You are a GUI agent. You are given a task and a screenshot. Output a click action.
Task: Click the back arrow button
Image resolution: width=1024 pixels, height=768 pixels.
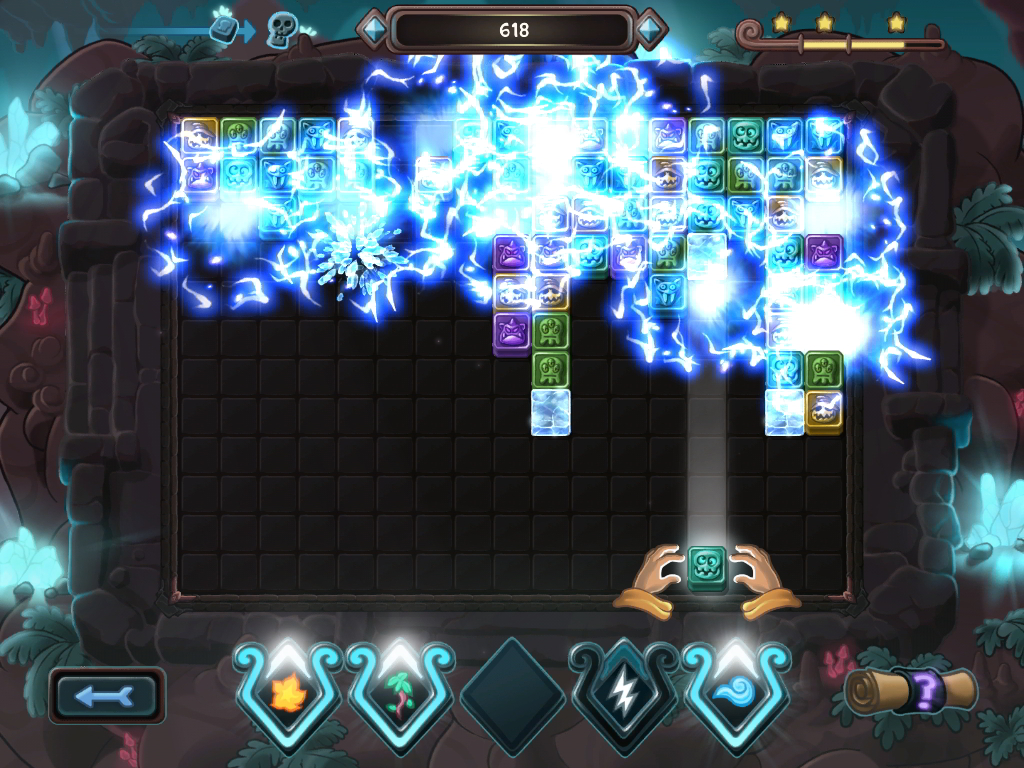pos(106,696)
